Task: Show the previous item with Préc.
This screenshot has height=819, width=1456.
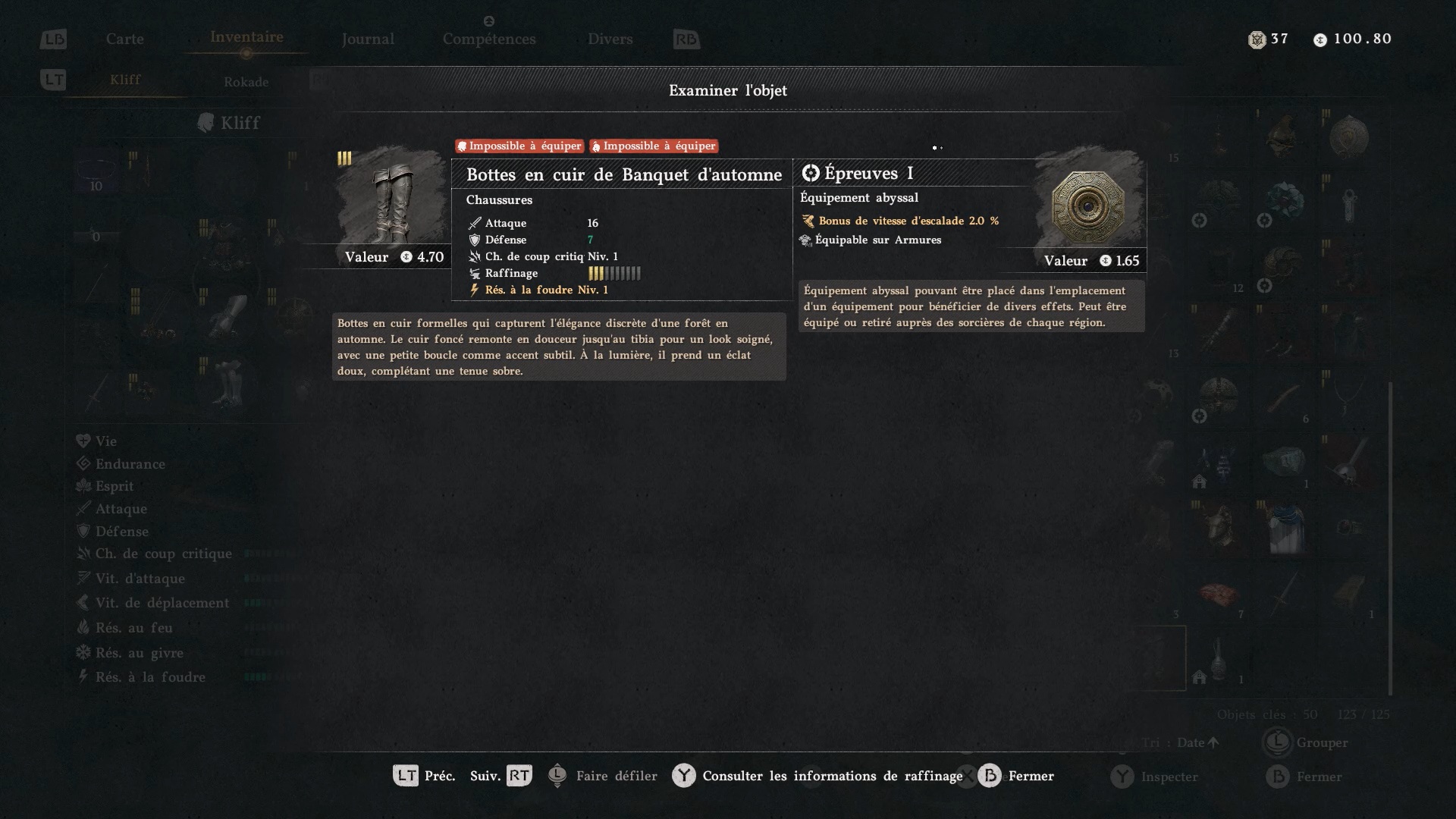Action: pos(423,776)
